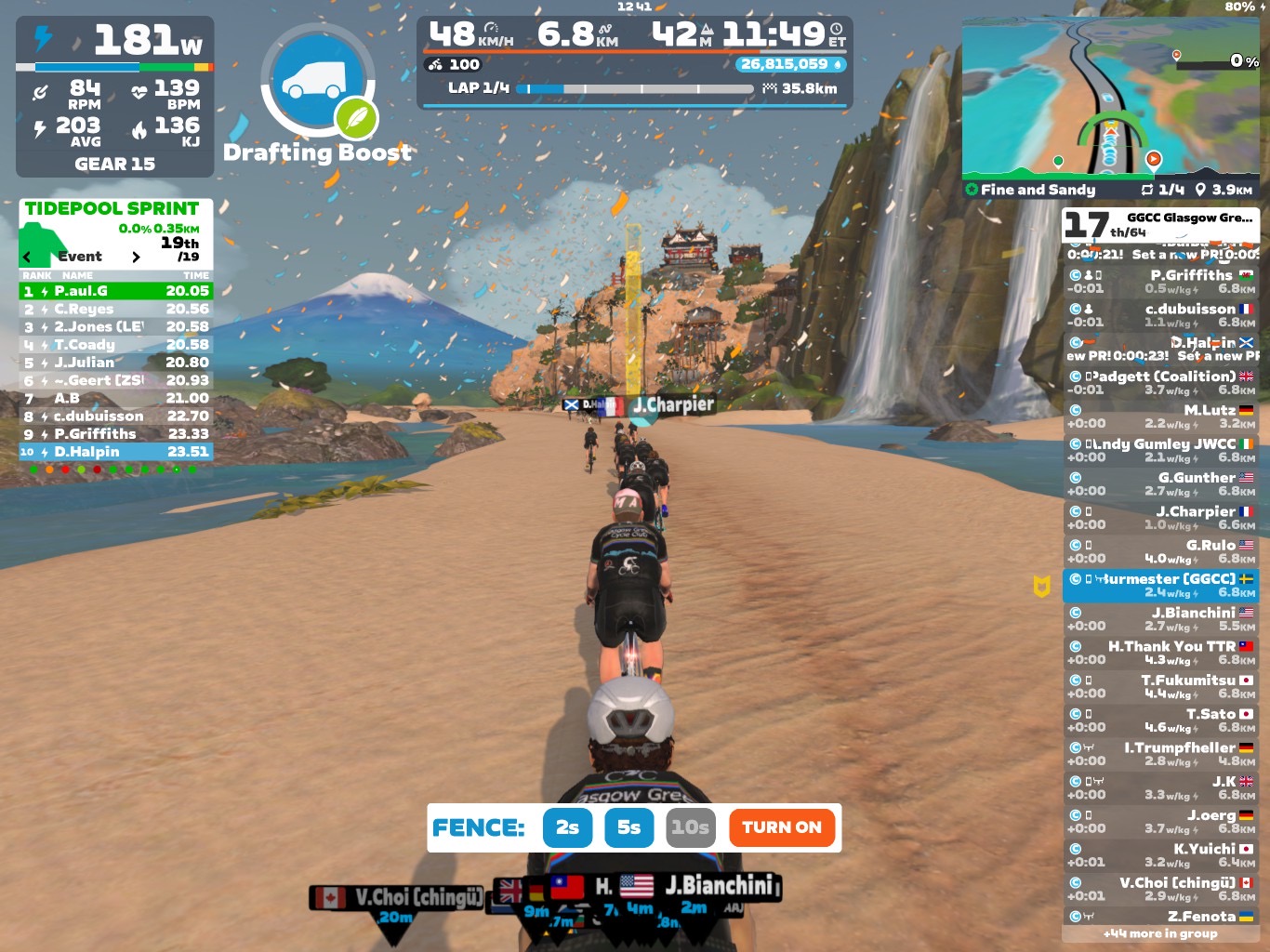The height and width of the screenshot is (952, 1270).
Task: Select rider Z.Fenota in nearby list
Action: coord(1160,917)
